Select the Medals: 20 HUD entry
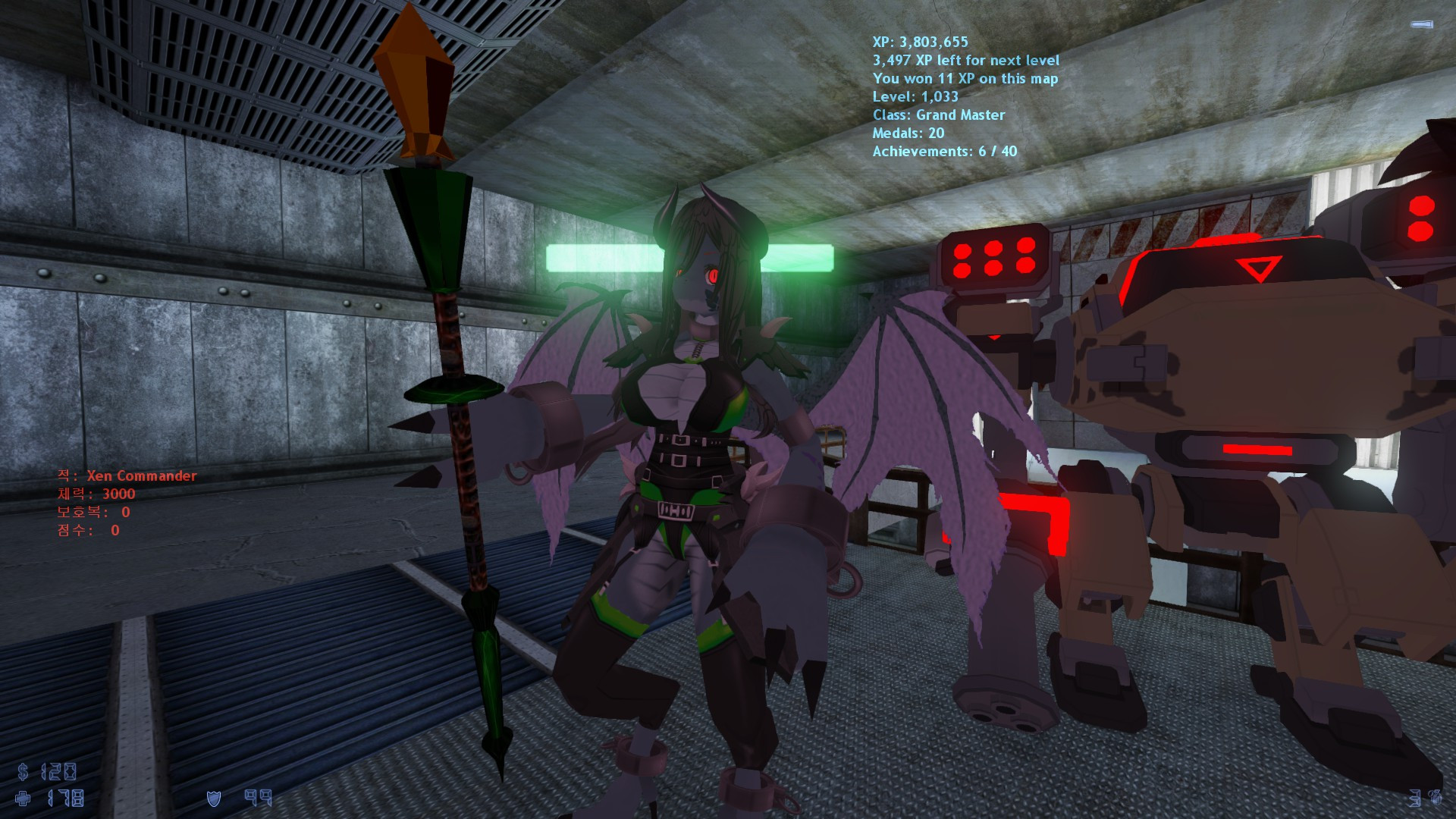The height and width of the screenshot is (819, 1456). pyautogui.click(x=906, y=134)
